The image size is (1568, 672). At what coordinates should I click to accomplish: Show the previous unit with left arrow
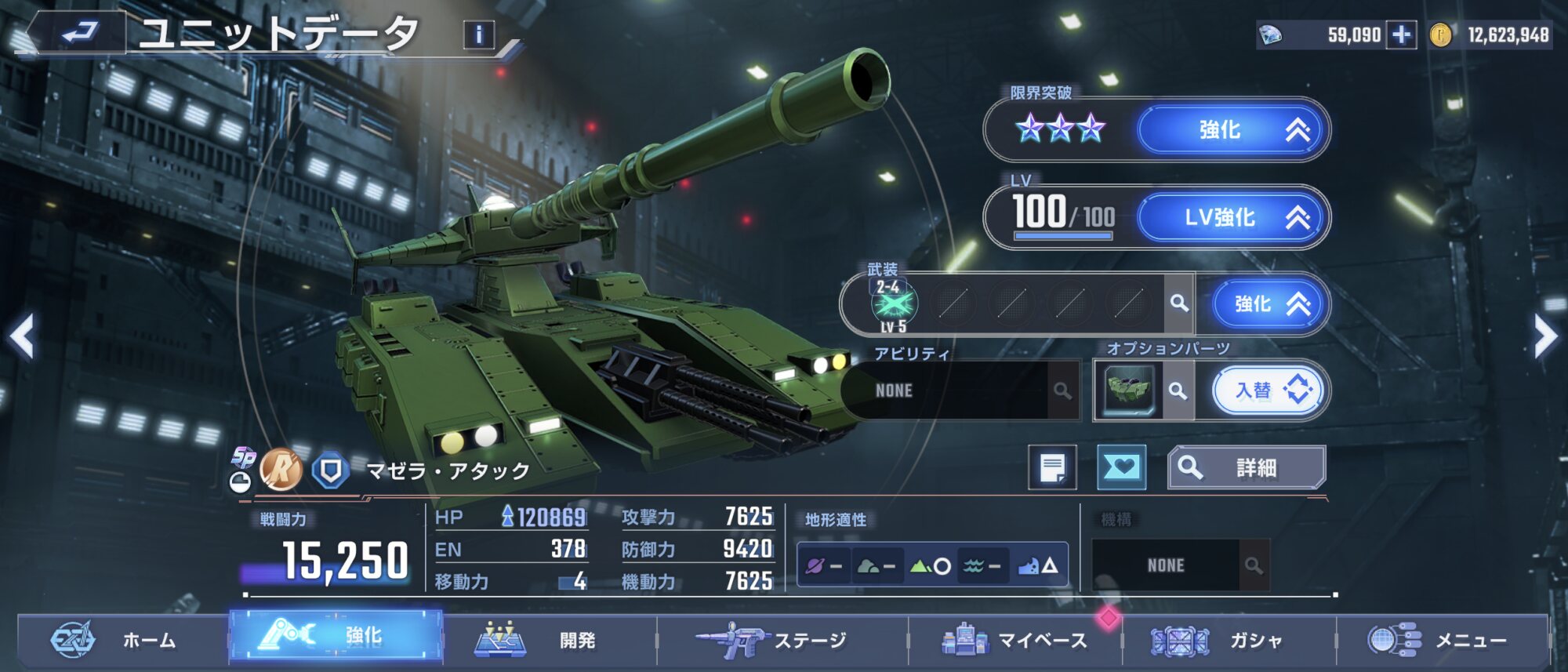pos(23,336)
